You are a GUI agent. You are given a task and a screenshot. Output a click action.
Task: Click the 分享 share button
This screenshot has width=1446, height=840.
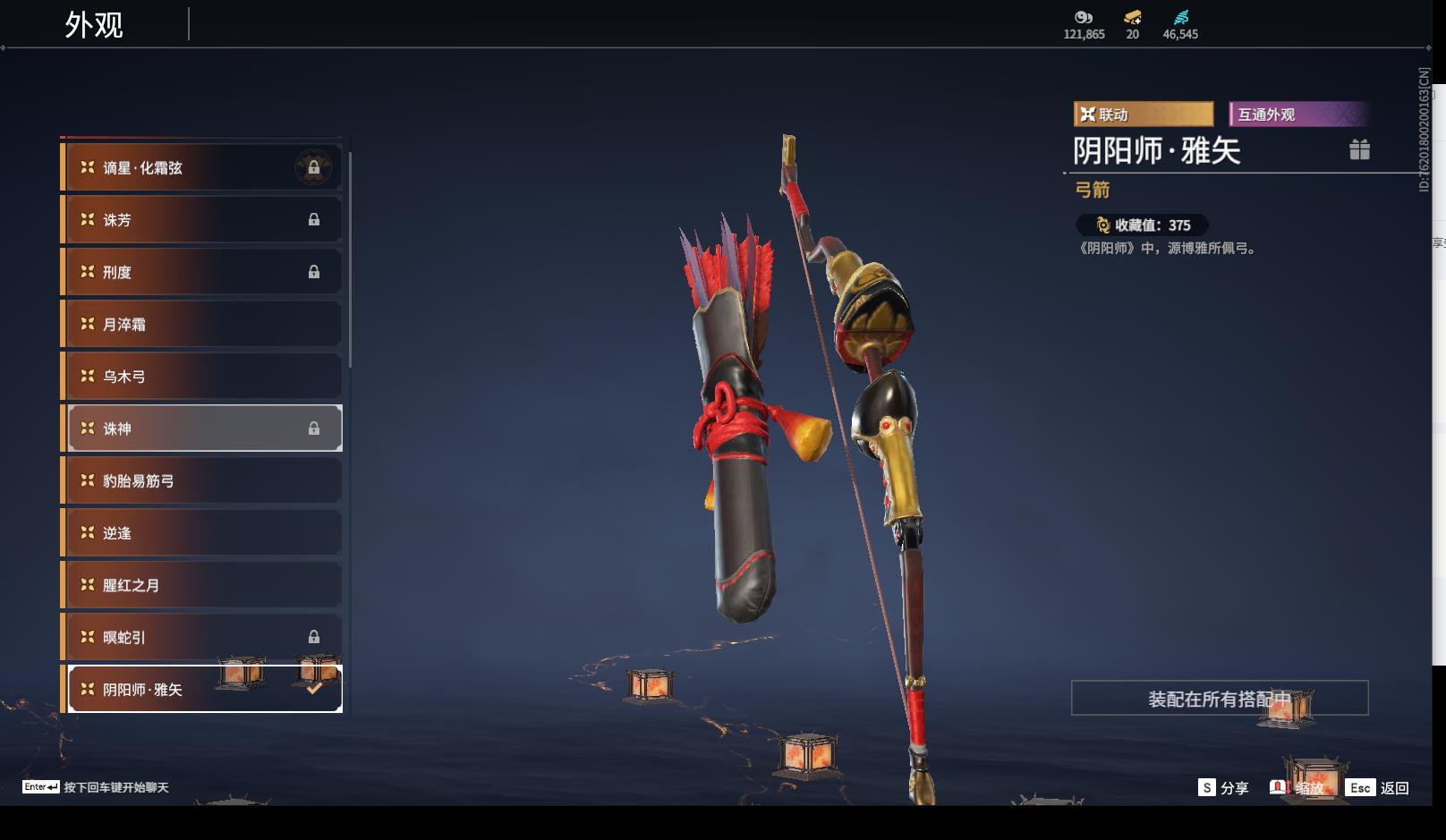[1223, 787]
